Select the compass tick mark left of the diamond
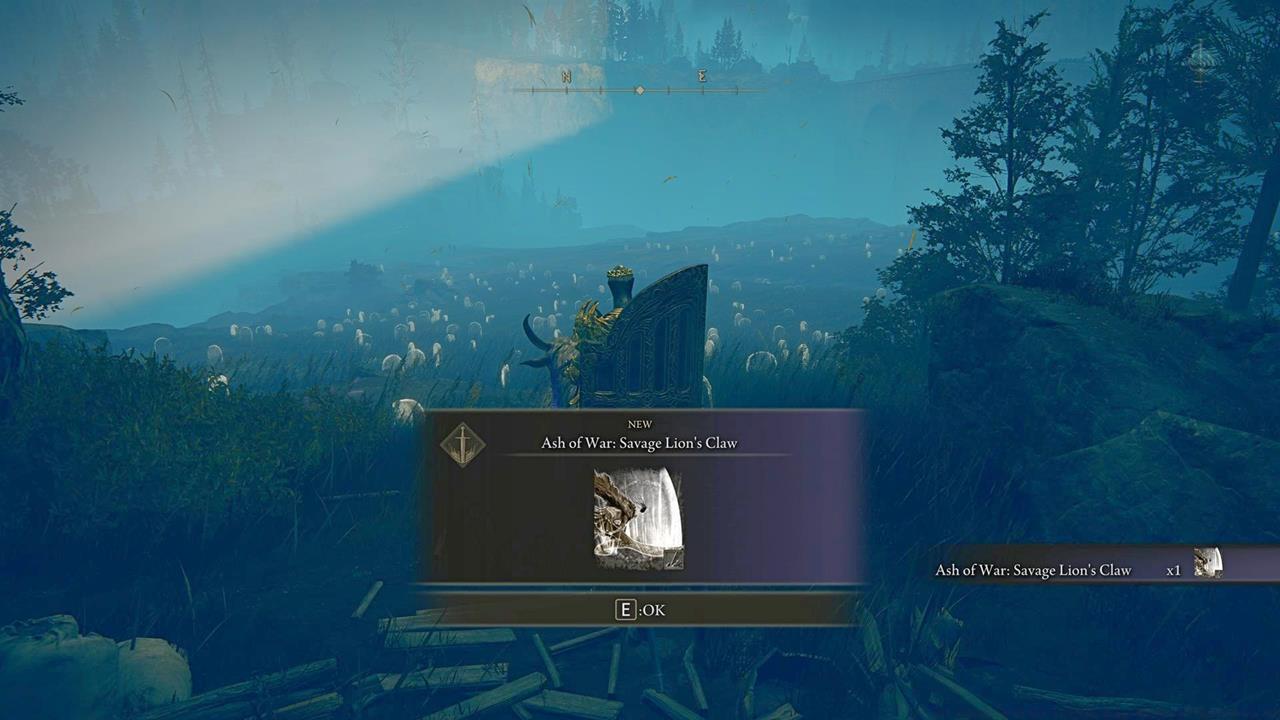Image resolution: width=1280 pixels, height=720 pixels. (x=600, y=90)
